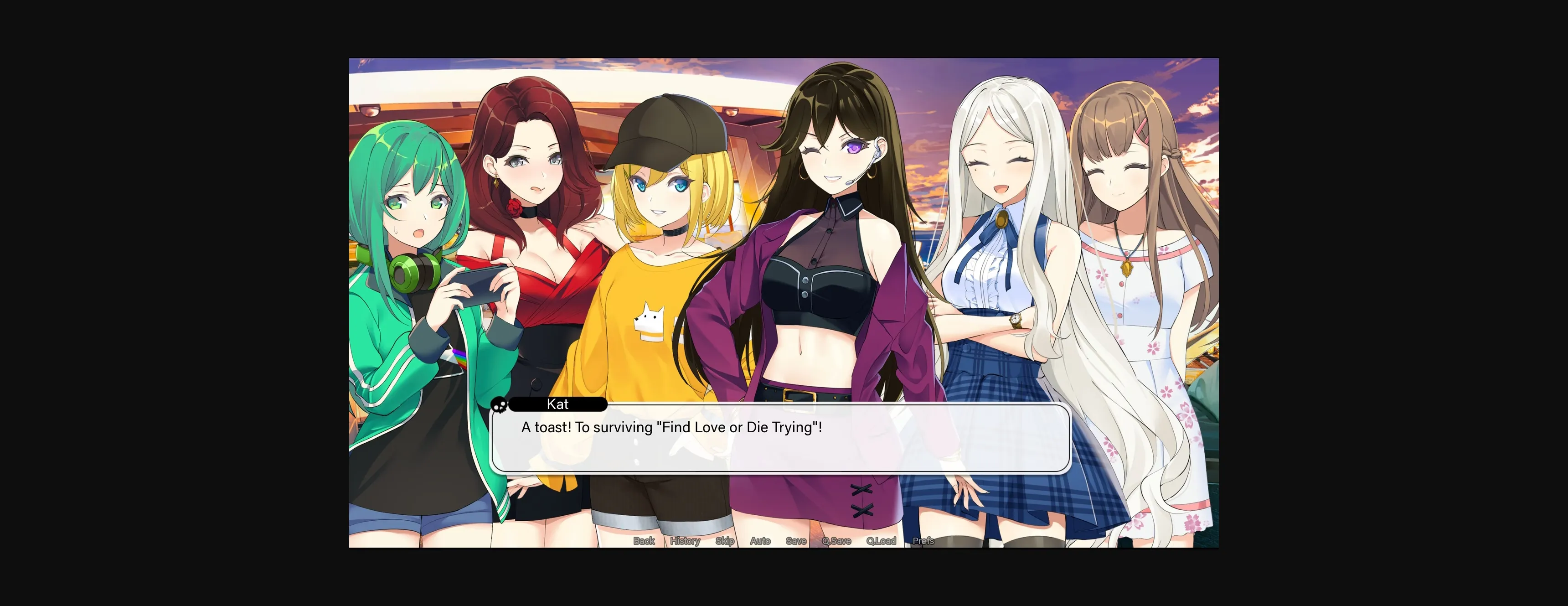1568x606 pixels.
Task: Toggle Skip mode in the quick menu
Action: [x=725, y=541]
